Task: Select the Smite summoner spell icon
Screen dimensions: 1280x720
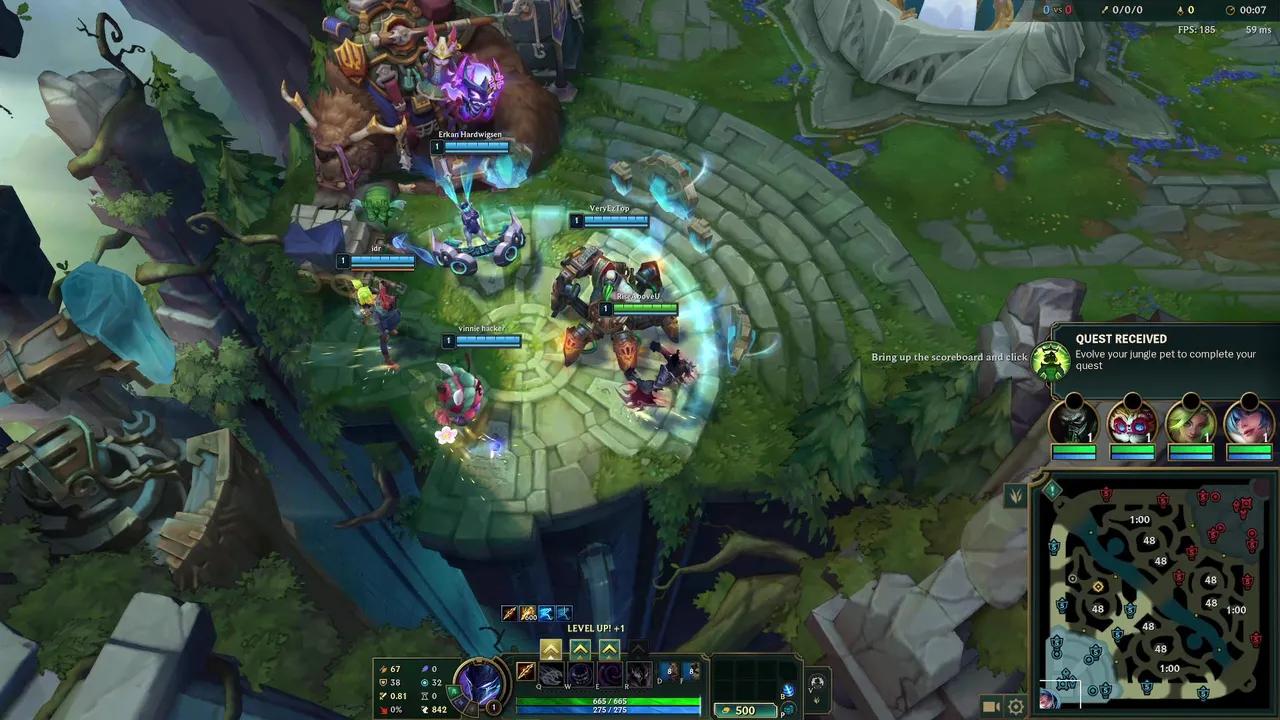Action: (x=670, y=673)
